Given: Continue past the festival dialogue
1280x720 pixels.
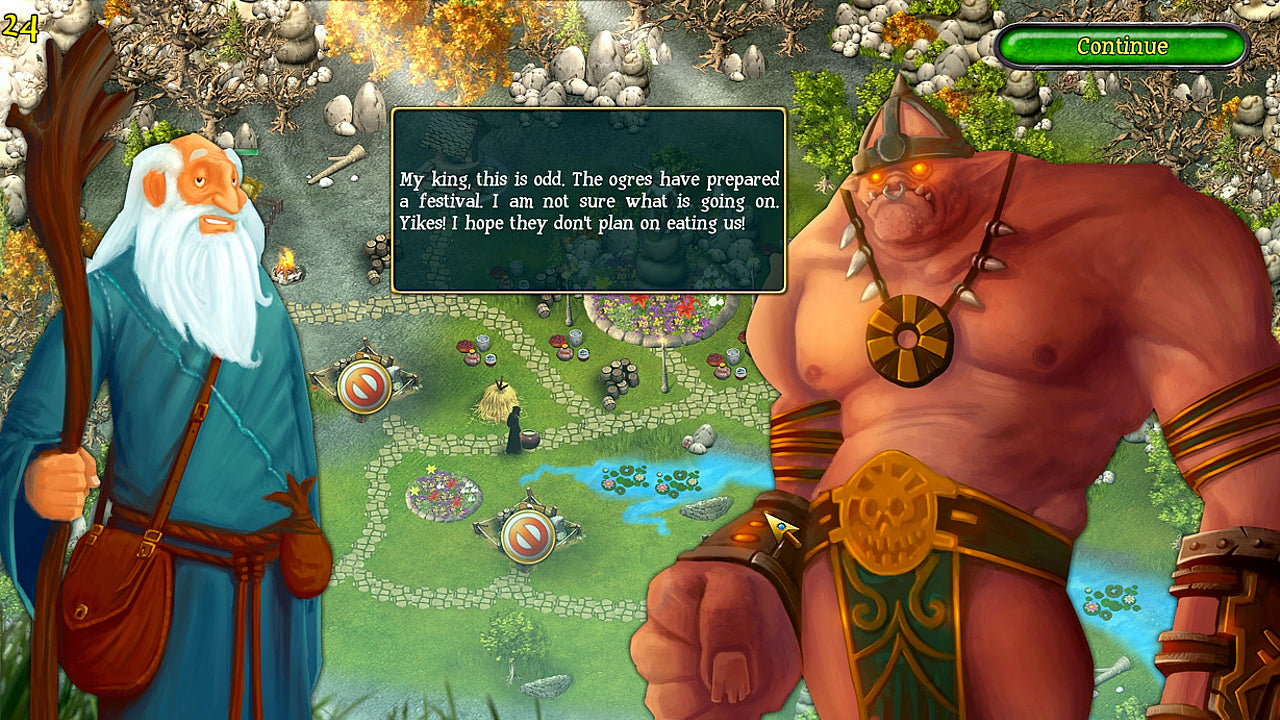Looking at the screenshot, I should point(1122,46).
